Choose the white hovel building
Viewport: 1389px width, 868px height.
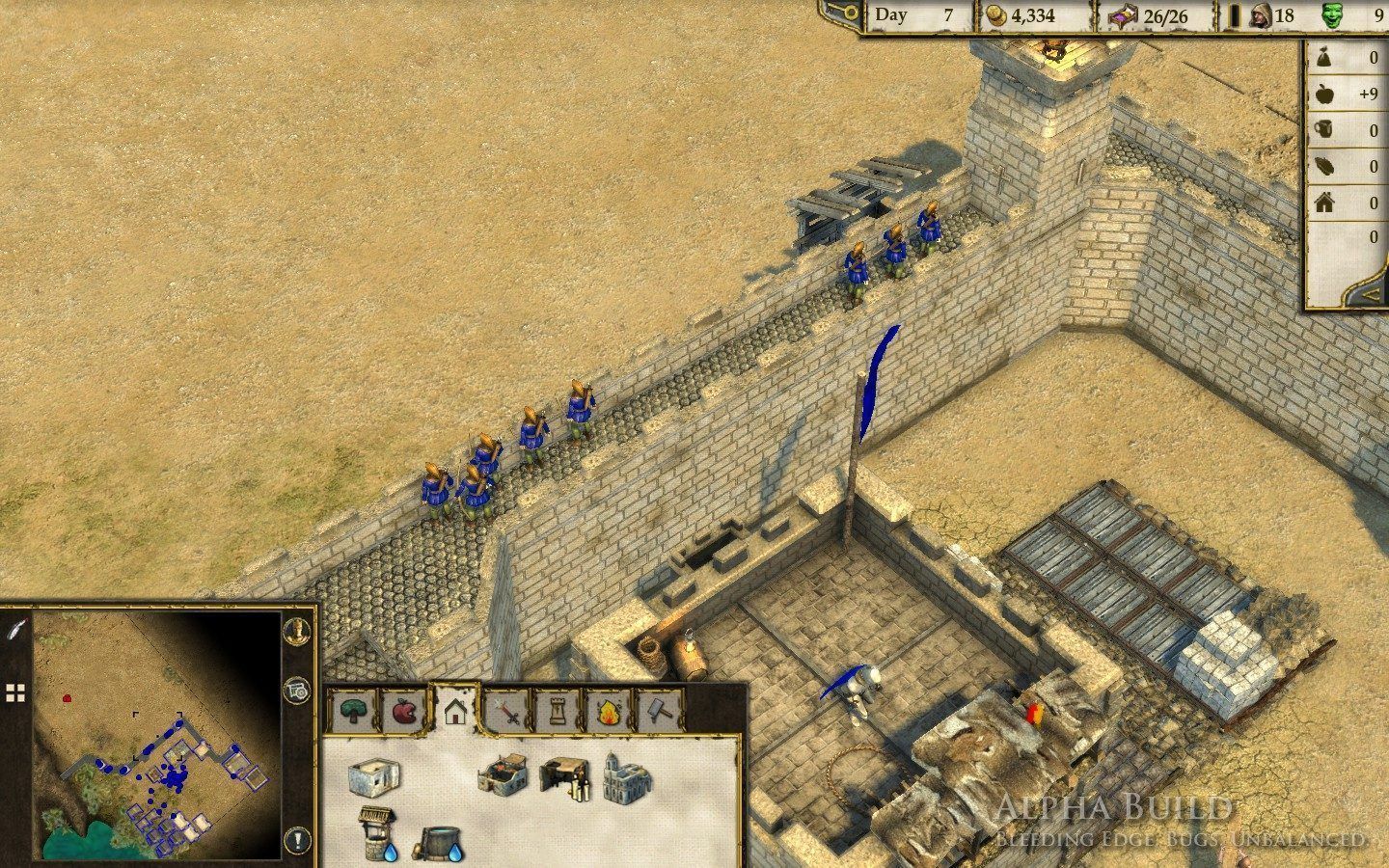(x=372, y=776)
